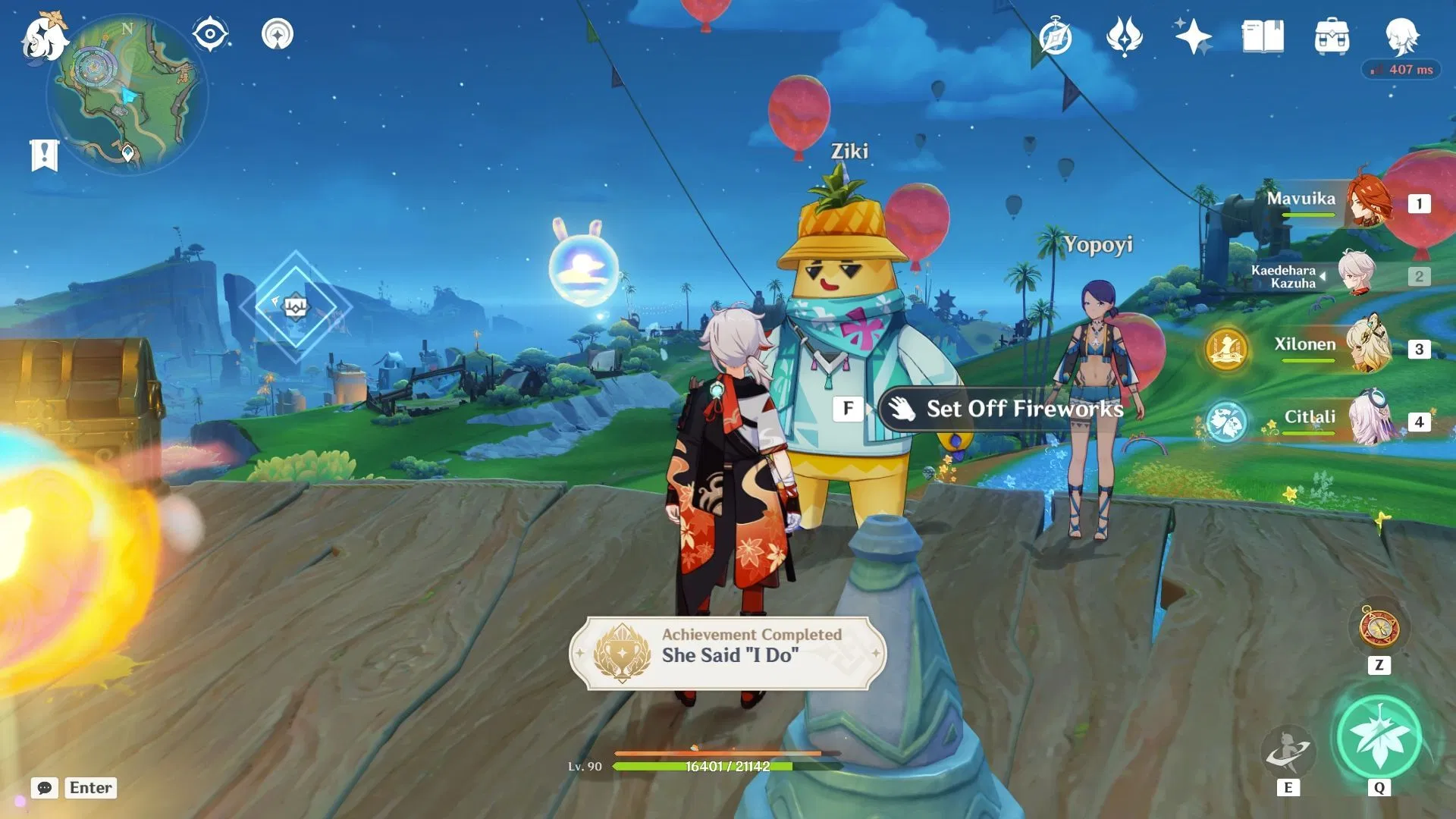Open the circular minimap
The image size is (1456, 819).
click(x=127, y=94)
